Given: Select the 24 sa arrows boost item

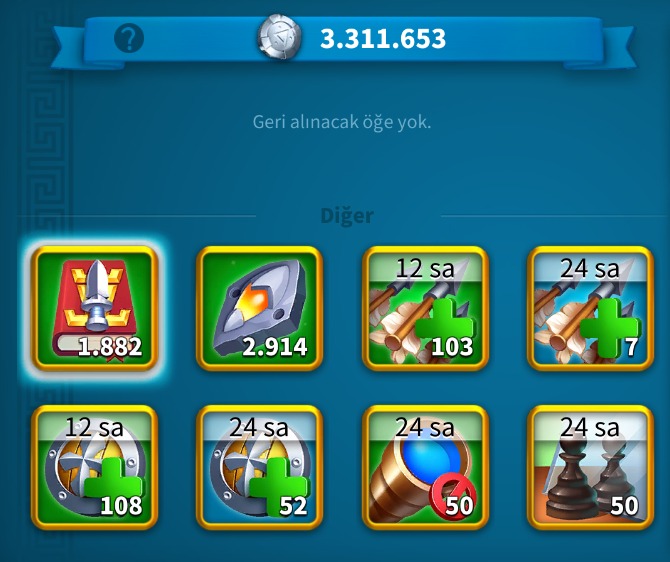Looking at the screenshot, I should (590, 309).
